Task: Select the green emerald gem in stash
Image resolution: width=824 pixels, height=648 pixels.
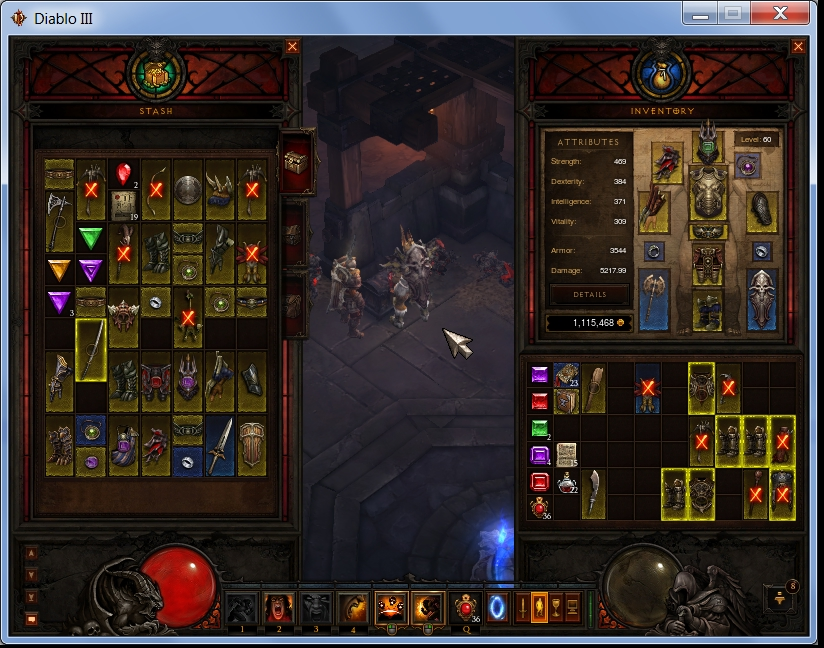Action: pos(91,239)
